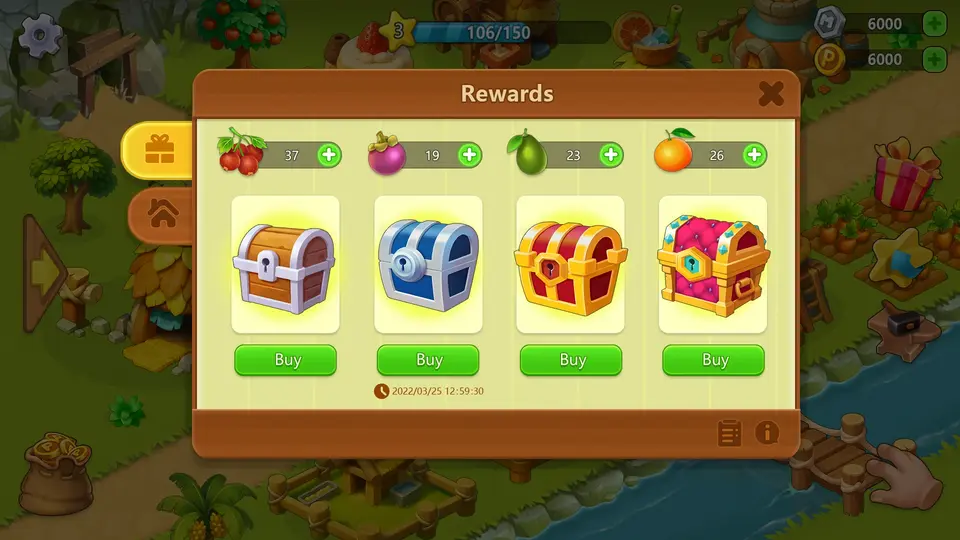Open the clipboard list icon
The image size is (960, 540).
730,433
